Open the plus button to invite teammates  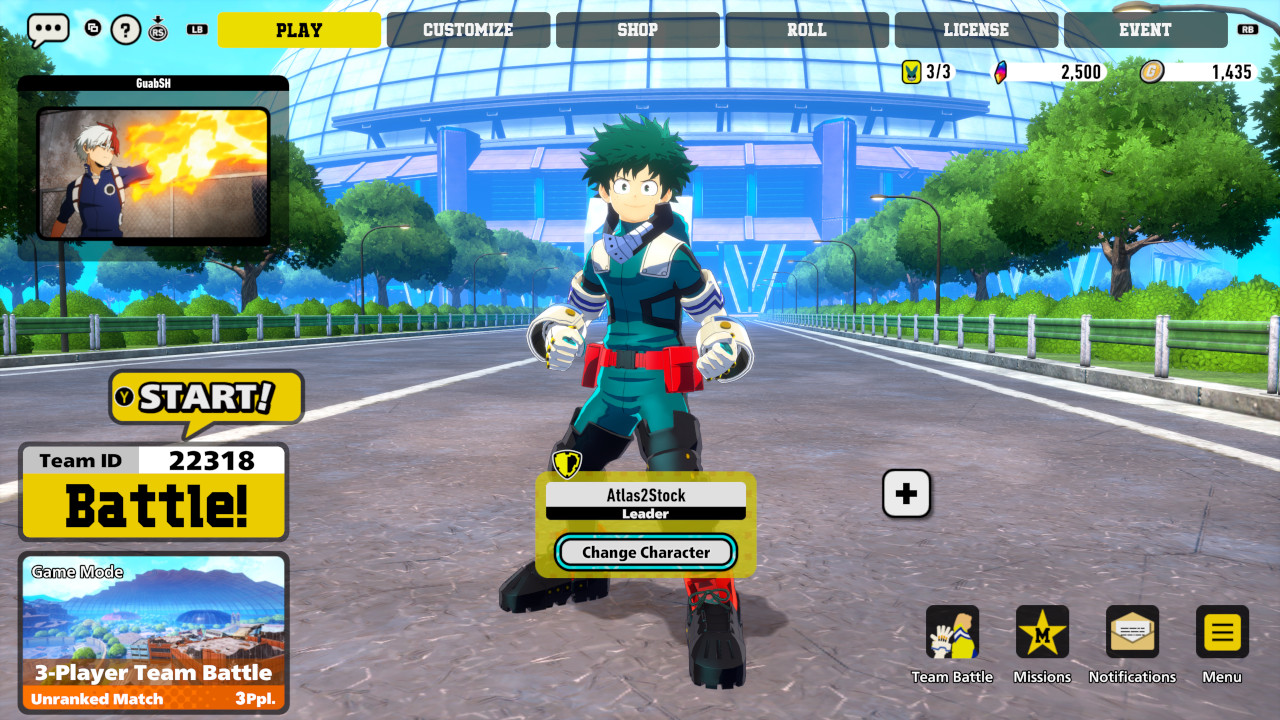[x=906, y=493]
